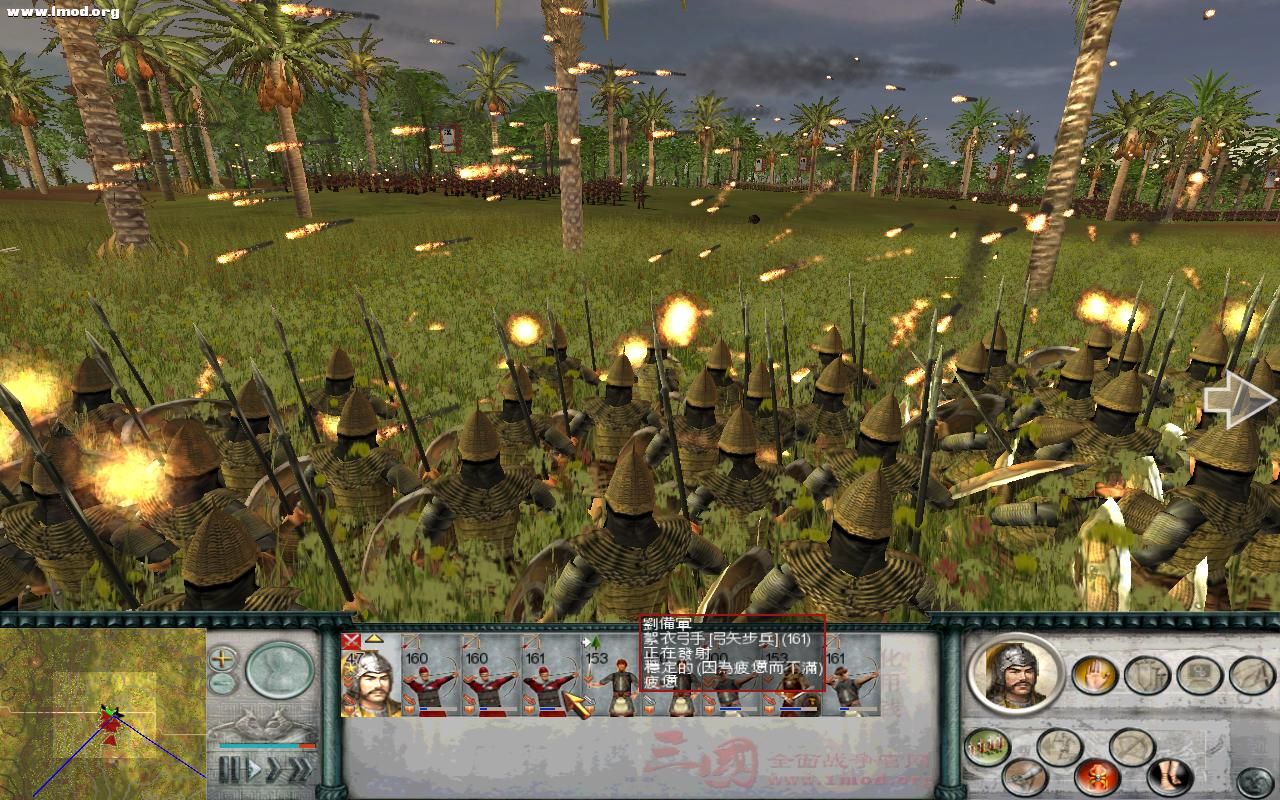
Task: Pause the battle with the pause button
Action: (x=230, y=768)
